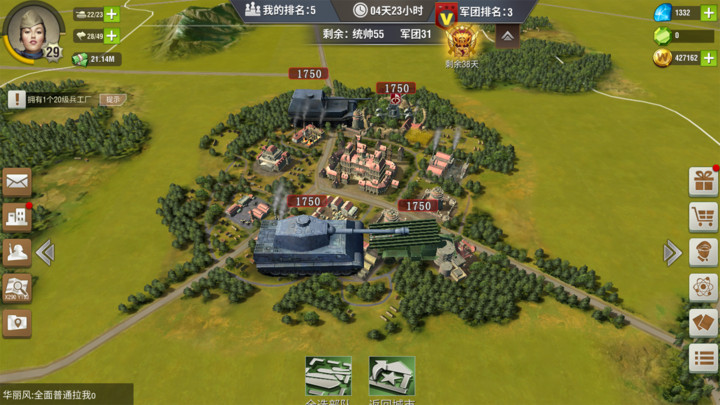Open the gift box rewards

click(704, 181)
